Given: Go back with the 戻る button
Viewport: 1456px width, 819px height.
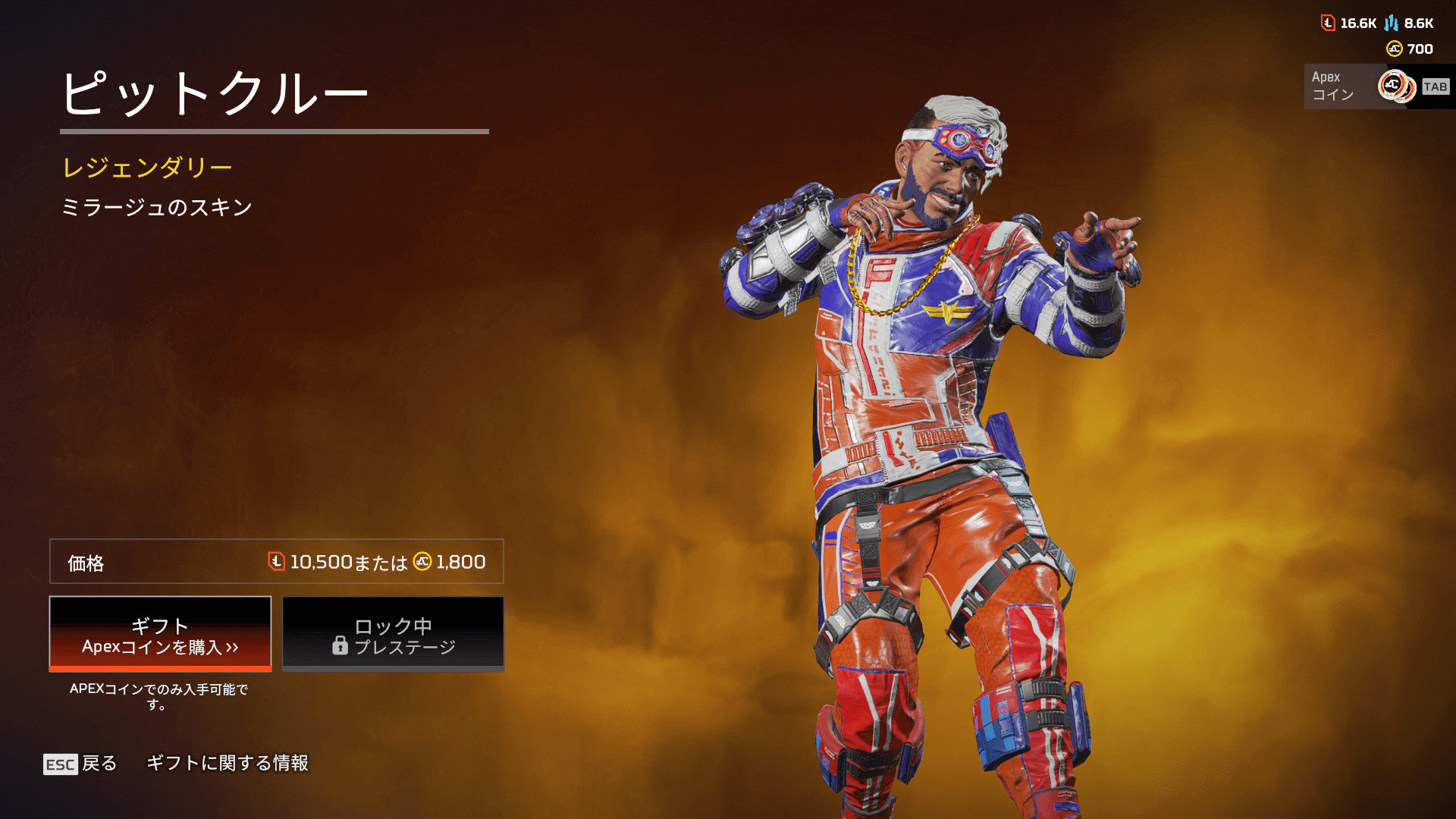Looking at the screenshot, I should pyautogui.click(x=80, y=764).
